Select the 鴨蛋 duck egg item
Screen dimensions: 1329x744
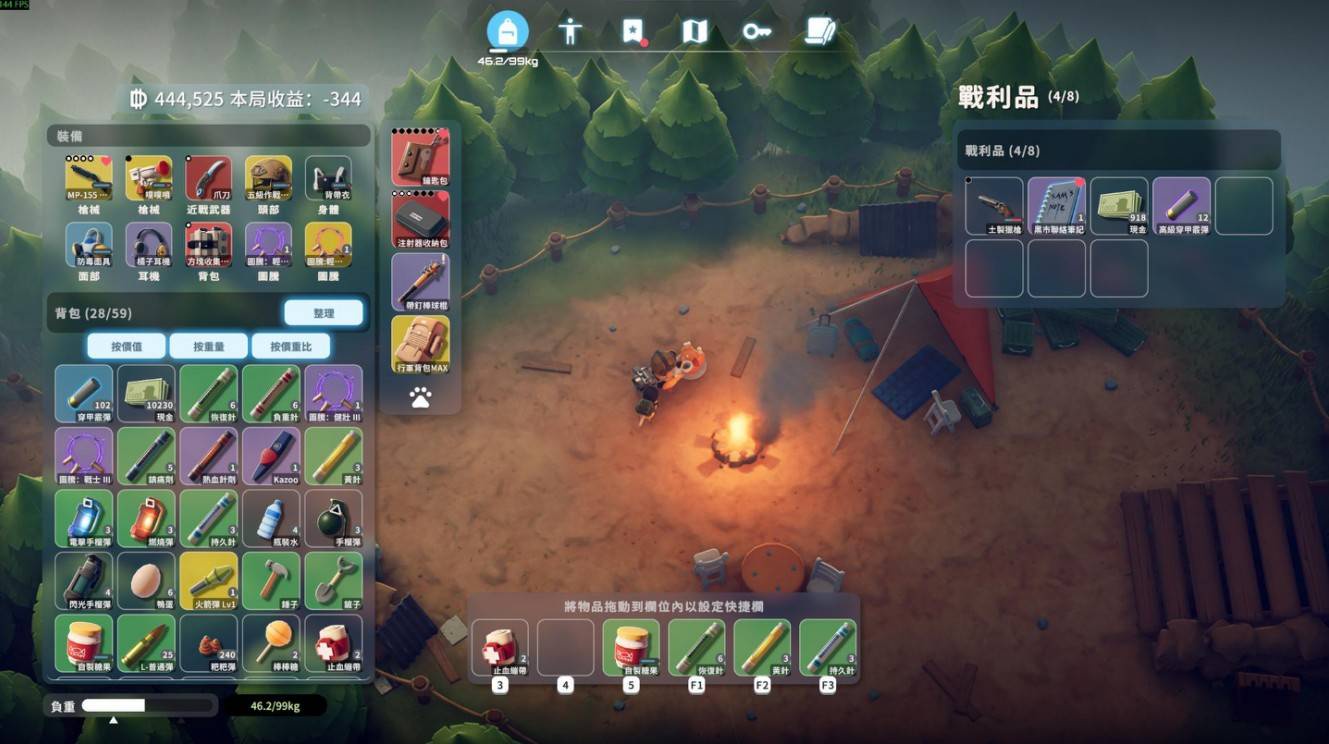click(x=146, y=580)
